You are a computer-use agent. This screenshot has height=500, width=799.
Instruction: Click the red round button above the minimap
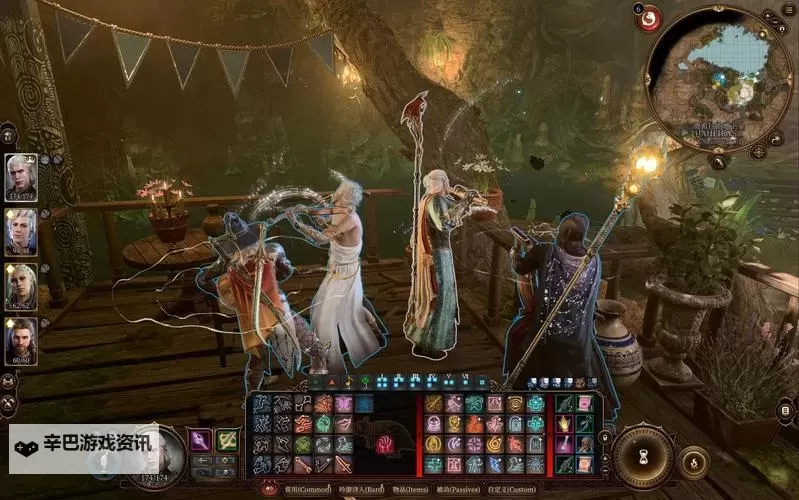(648, 18)
